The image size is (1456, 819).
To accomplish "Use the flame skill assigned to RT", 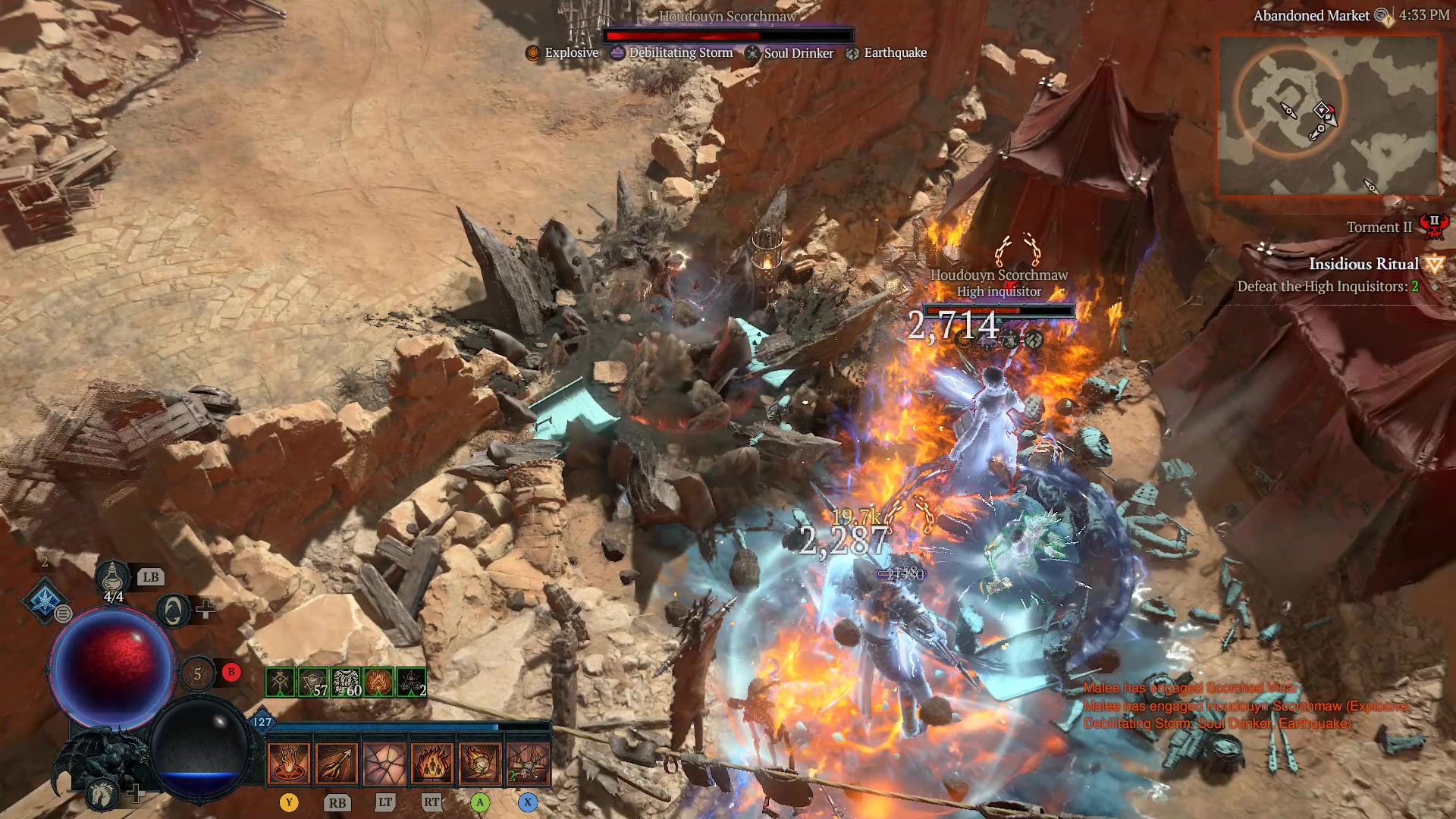I will click(433, 762).
